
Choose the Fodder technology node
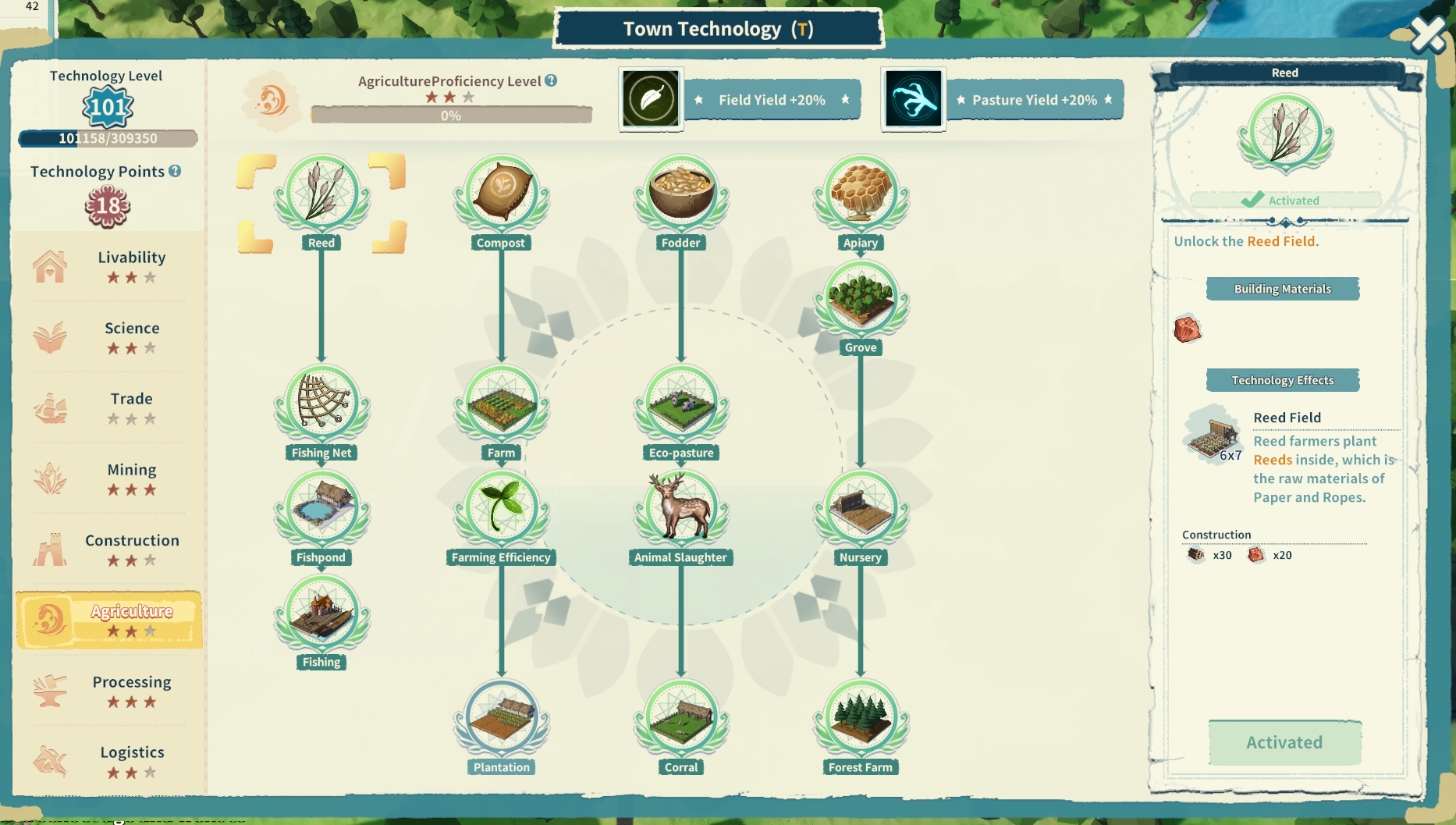pos(681,194)
